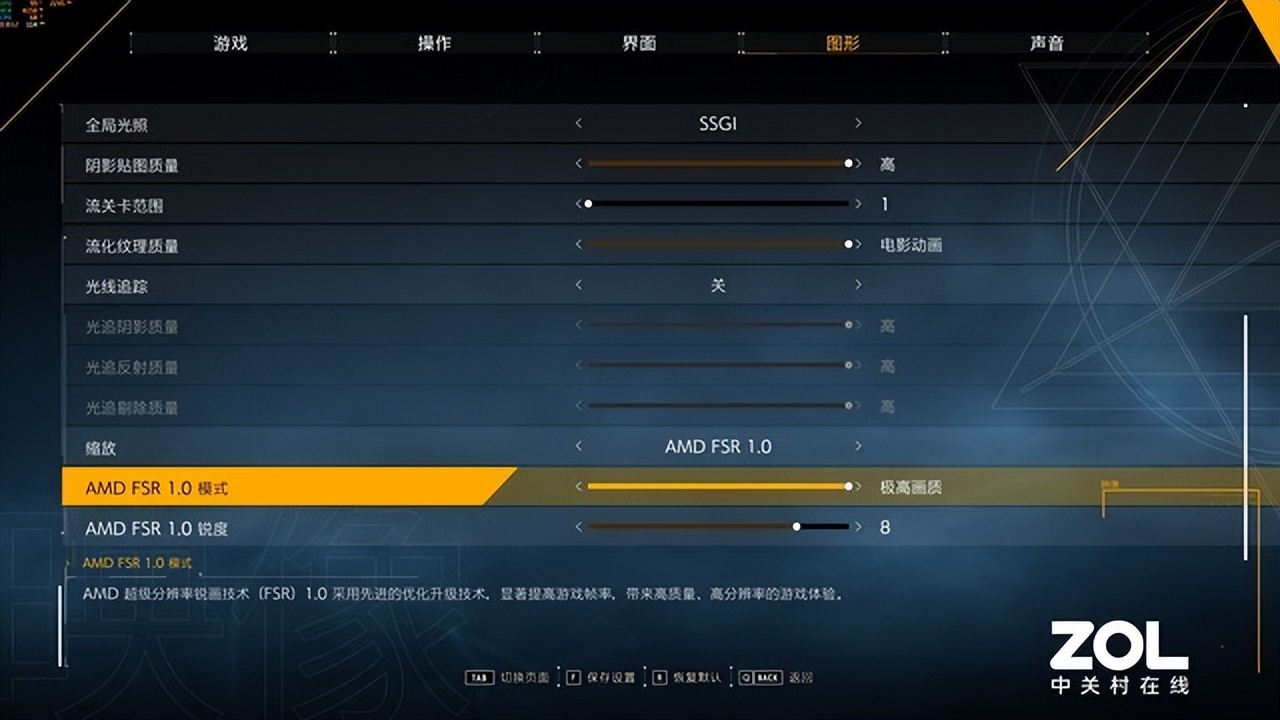
Task: Click the TAB 切换页面 hint
Action: point(506,676)
